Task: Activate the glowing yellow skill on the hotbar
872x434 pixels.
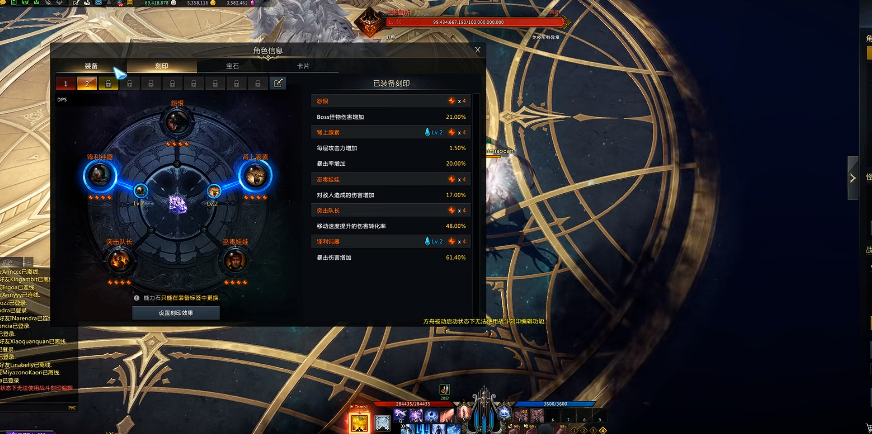Action: point(360,420)
